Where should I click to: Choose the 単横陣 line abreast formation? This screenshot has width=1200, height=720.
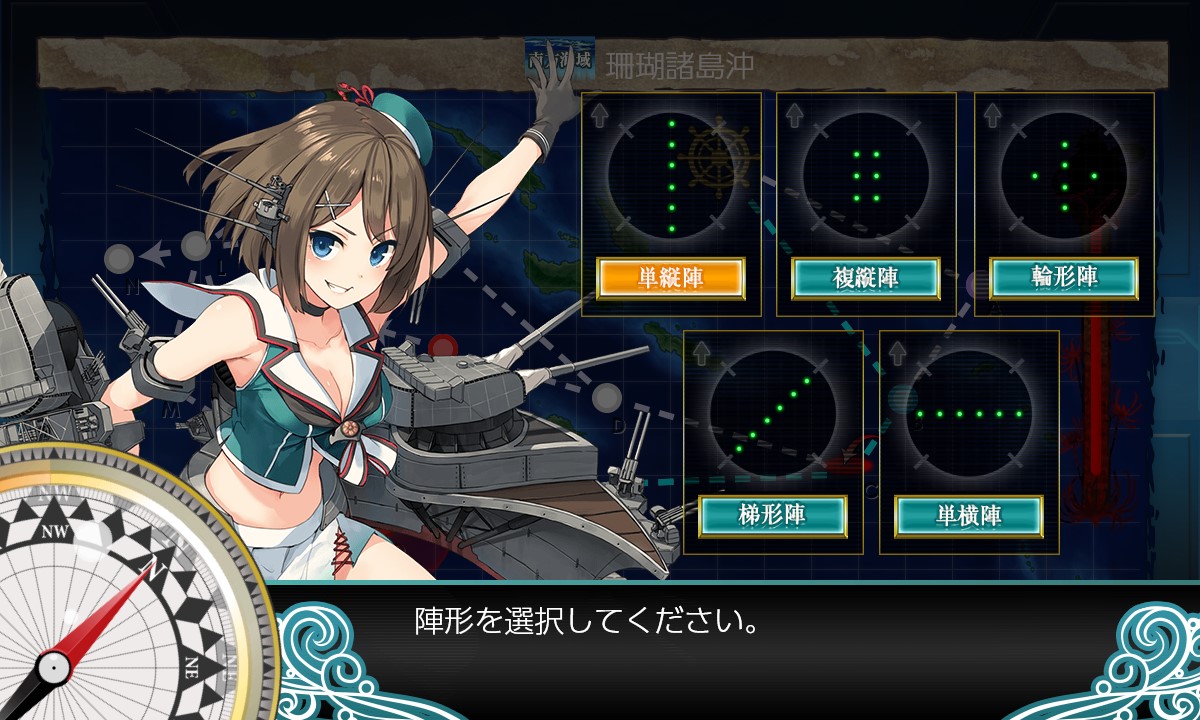tap(969, 515)
